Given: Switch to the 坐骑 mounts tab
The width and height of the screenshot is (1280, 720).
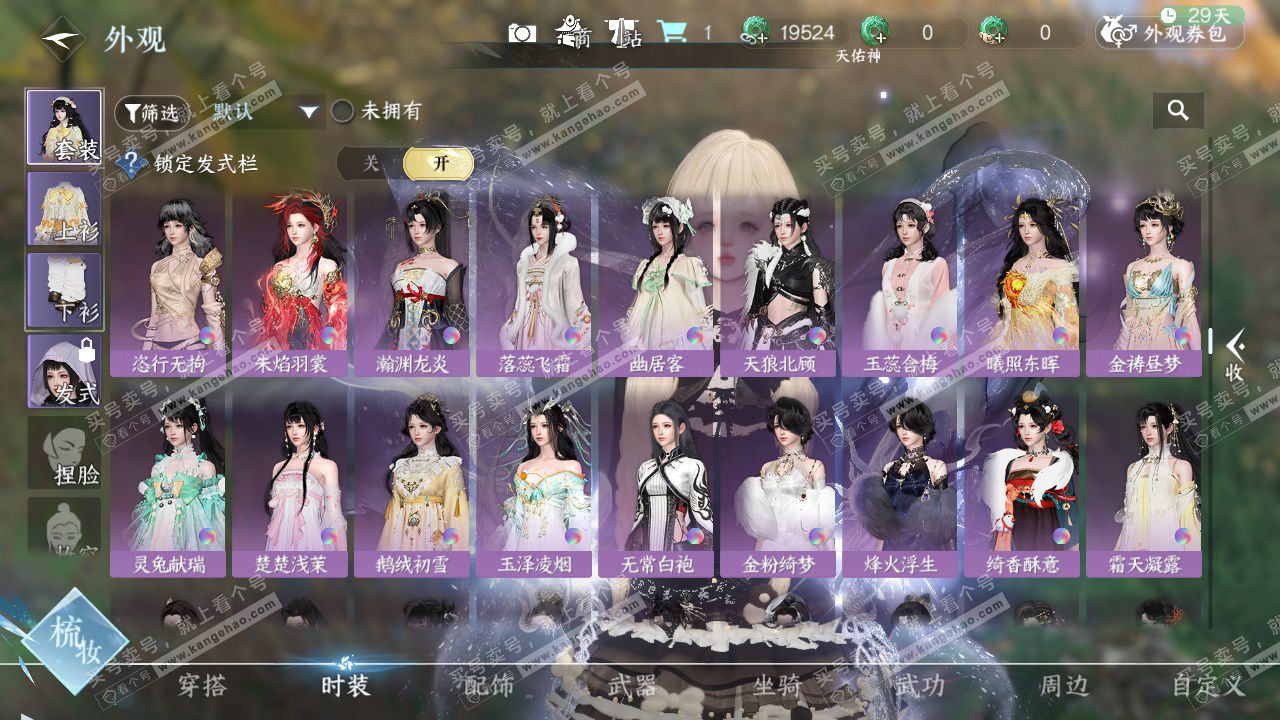Looking at the screenshot, I should tap(777, 686).
